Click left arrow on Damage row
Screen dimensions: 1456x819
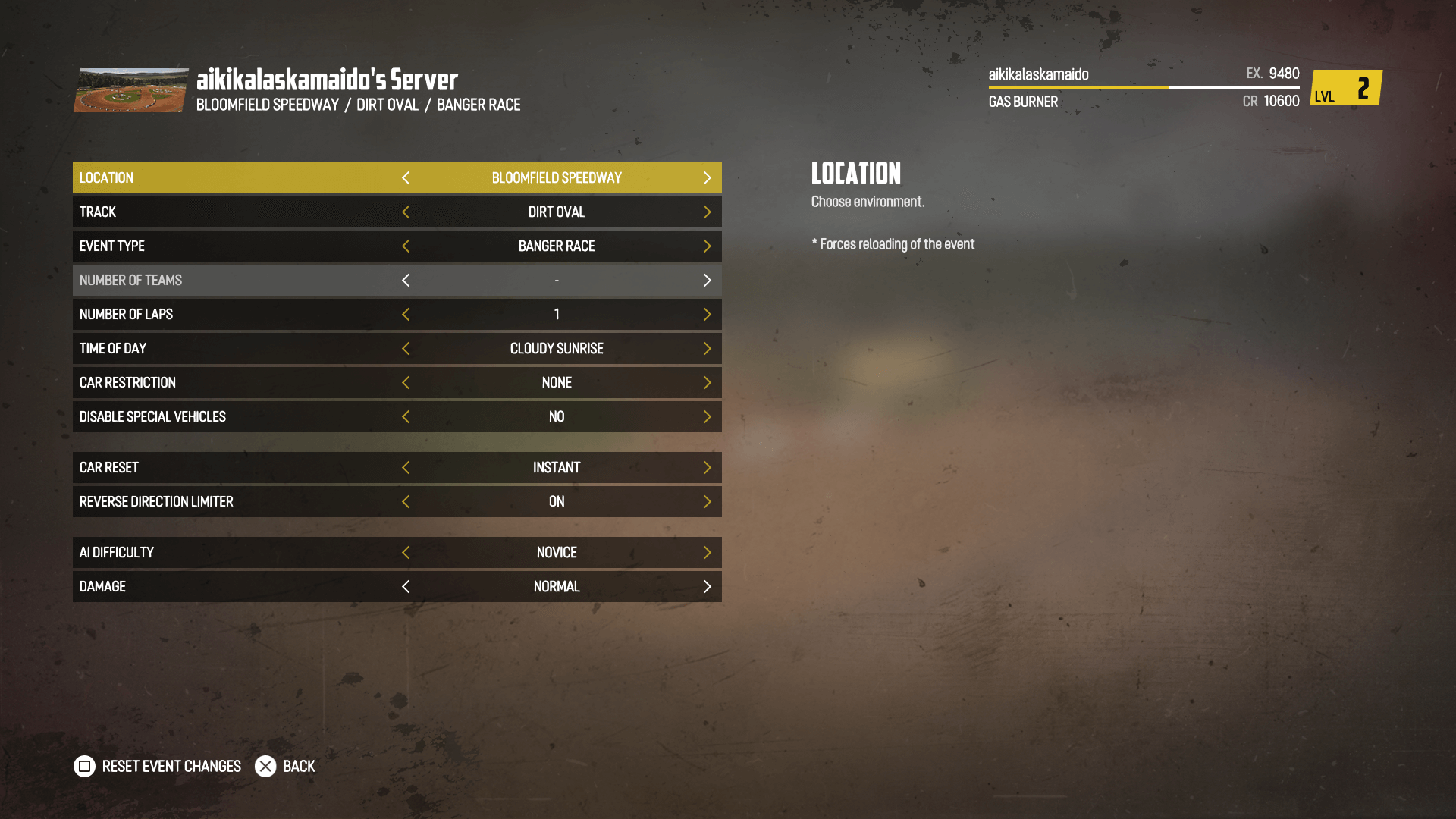click(x=406, y=587)
